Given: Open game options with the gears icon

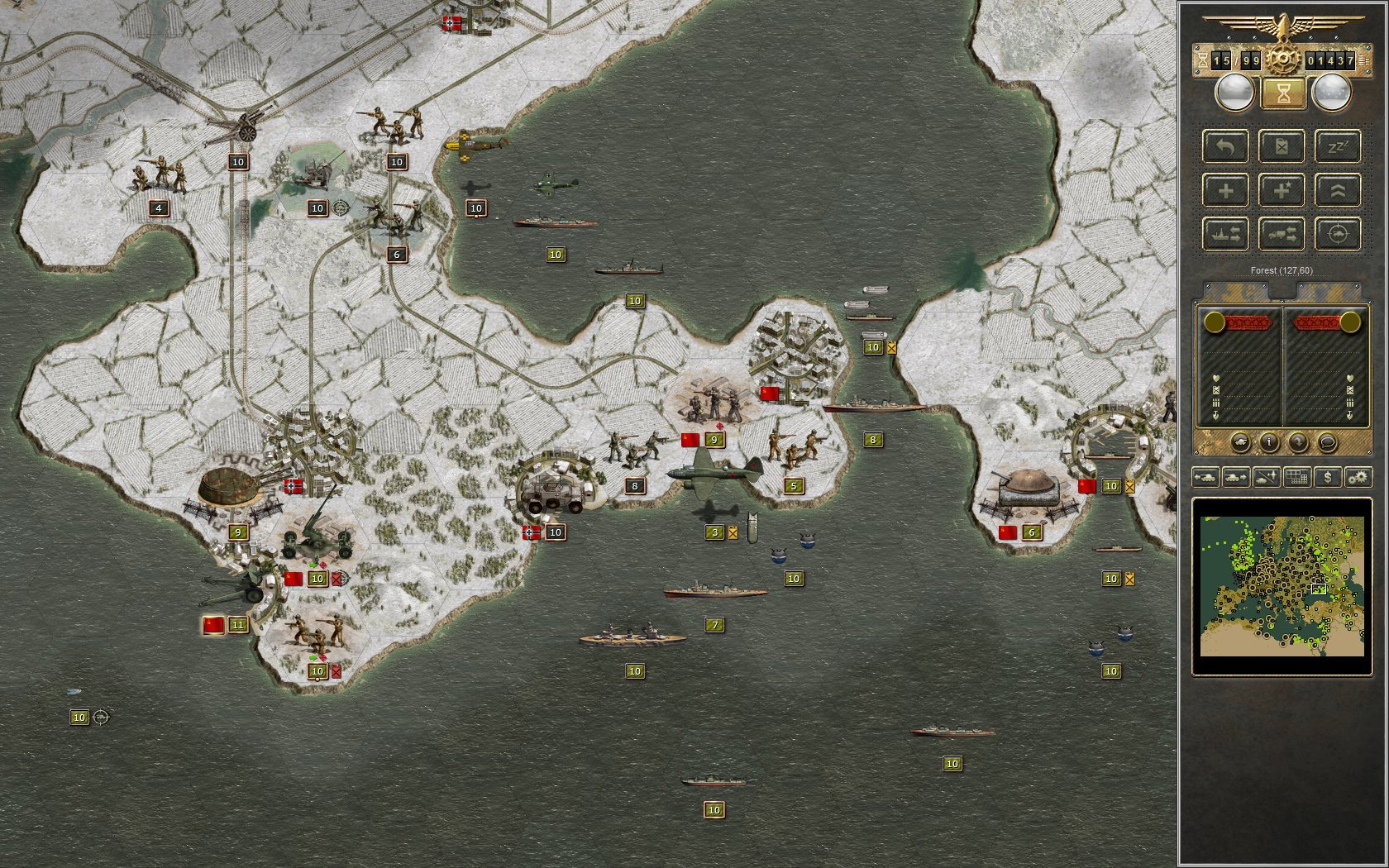Looking at the screenshot, I should [1358, 478].
